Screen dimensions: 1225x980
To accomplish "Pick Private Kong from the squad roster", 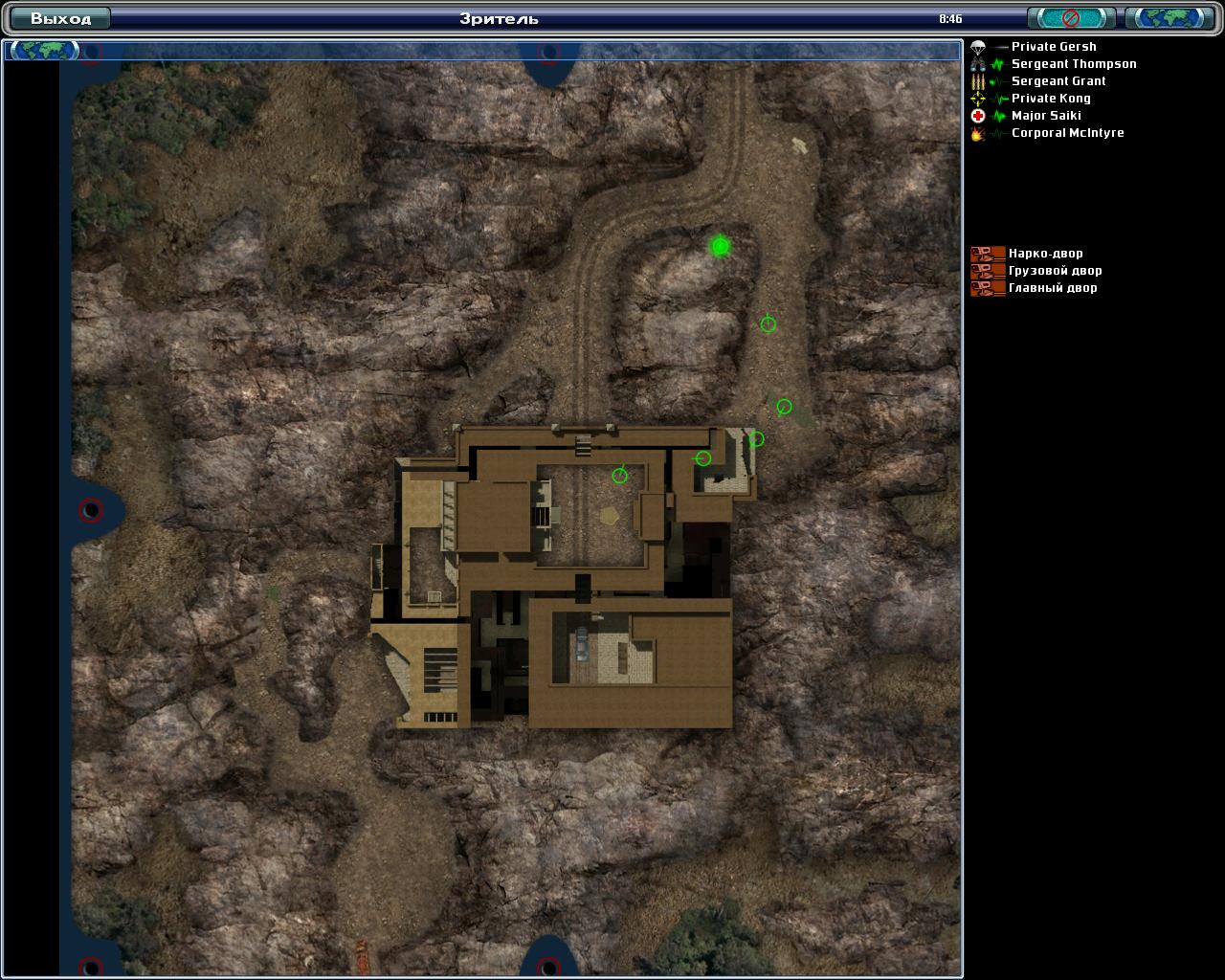I will pyautogui.click(x=1051, y=99).
